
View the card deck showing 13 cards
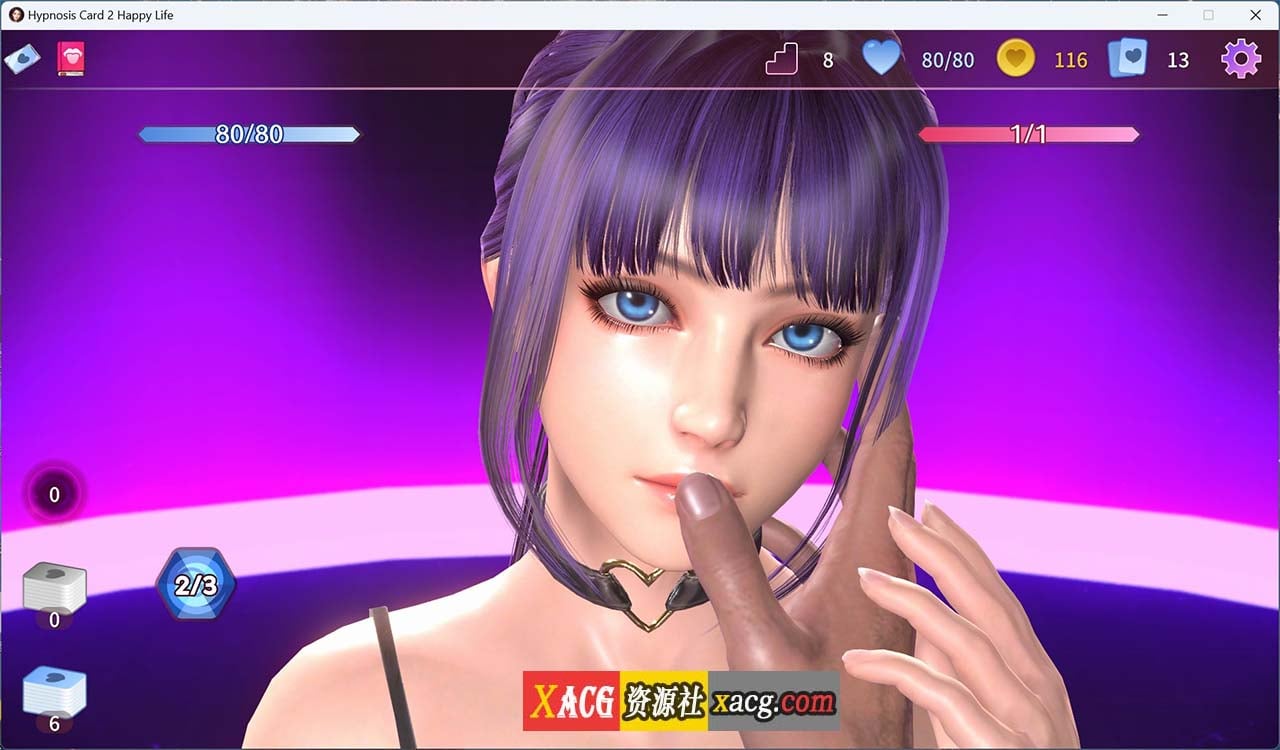coord(1128,59)
